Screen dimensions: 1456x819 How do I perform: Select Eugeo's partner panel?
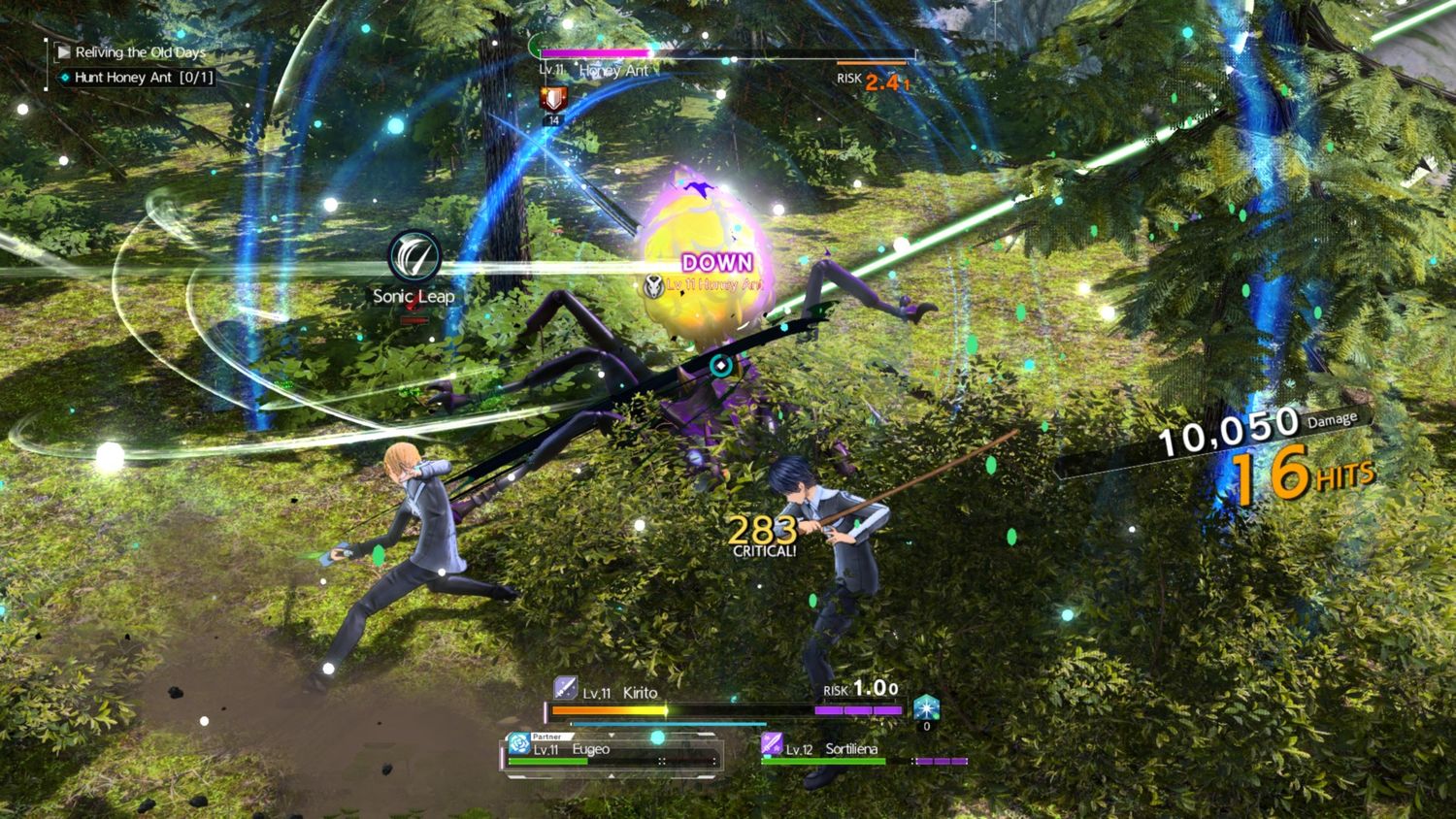click(612, 753)
